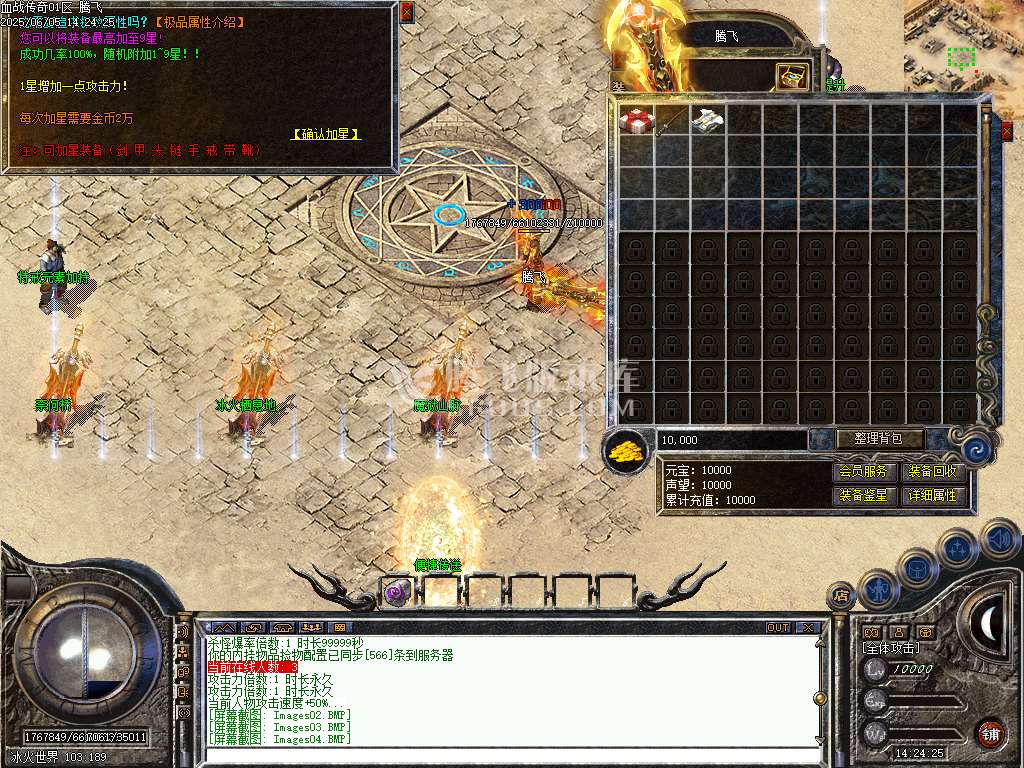The height and width of the screenshot is (768, 1024).
Task: Choose the 装备回收 equipment recycle button
Action: pyautogui.click(x=933, y=471)
